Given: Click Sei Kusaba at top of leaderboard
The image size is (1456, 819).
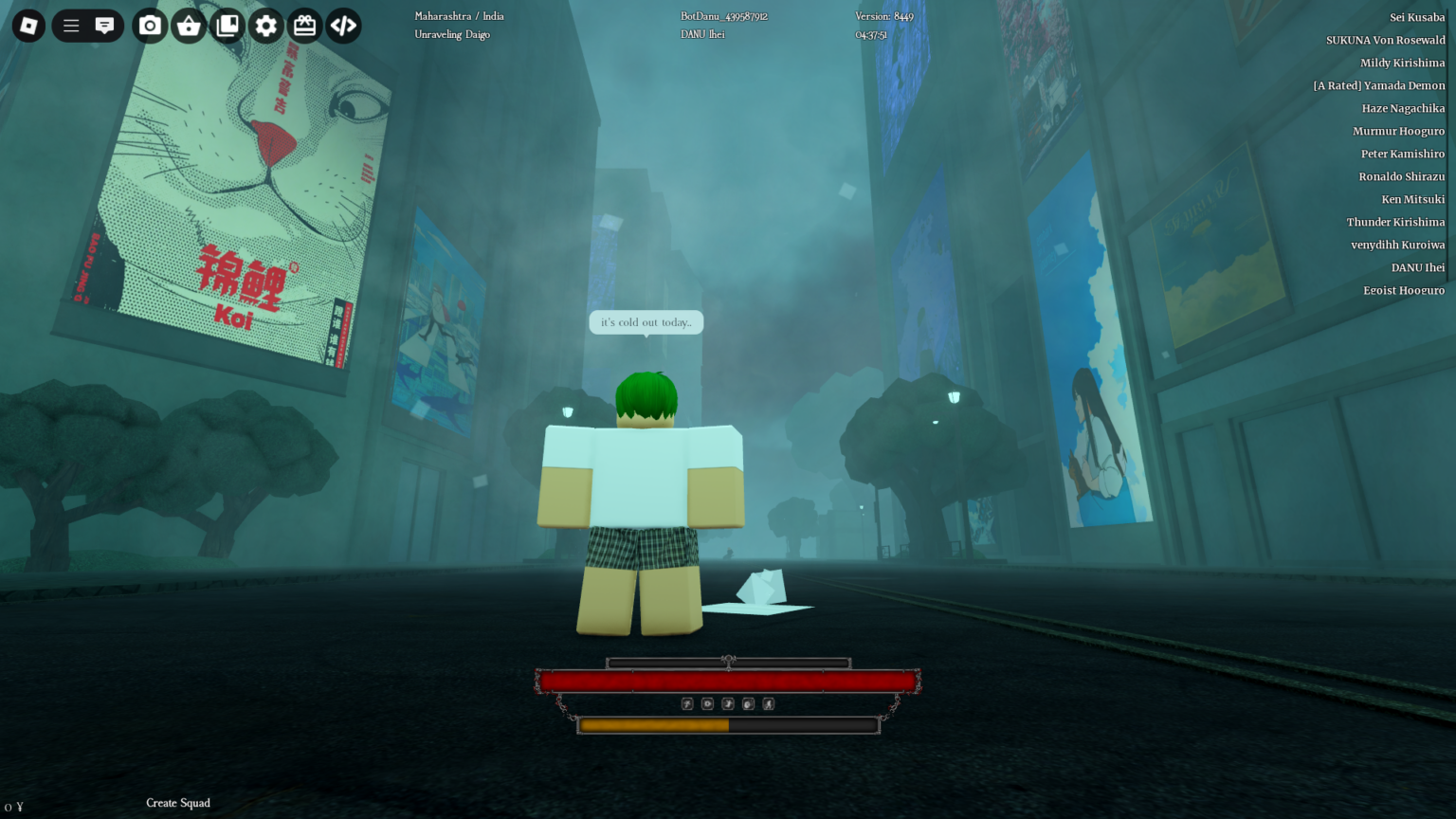Looking at the screenshot, I should (x=1419, y=16).
